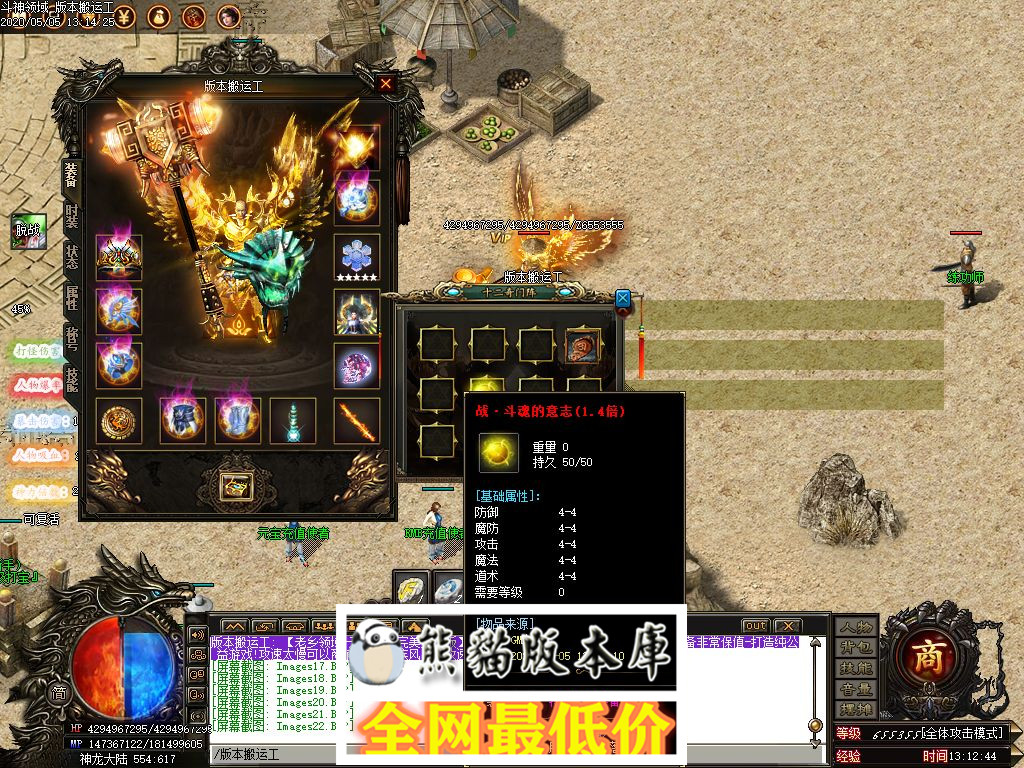The width and height of the screenshot is (1024, 768).
Task: Close the twelve zodiac panel
Action: pos(623,298)
